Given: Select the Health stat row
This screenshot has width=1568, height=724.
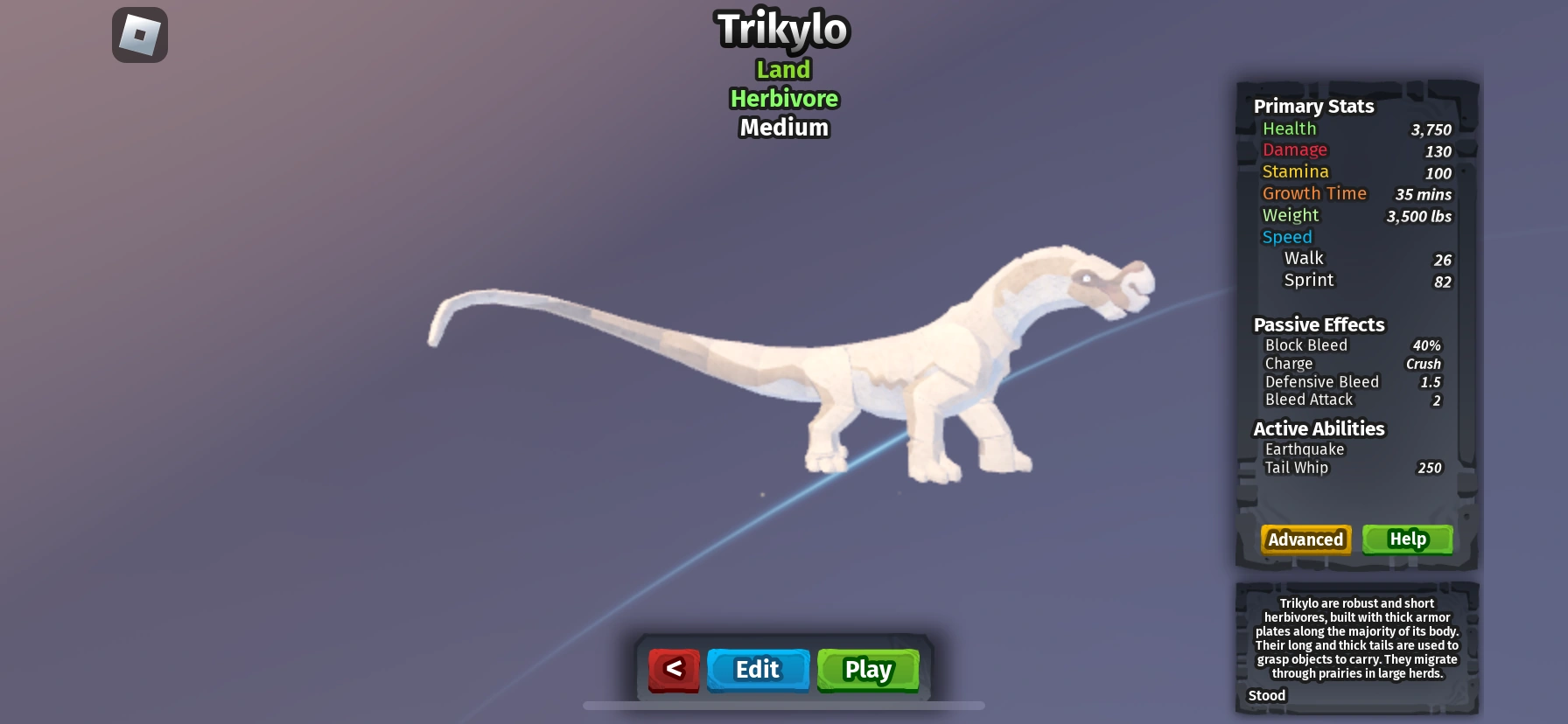Looking at the screenshot, I should [1288, 129].
